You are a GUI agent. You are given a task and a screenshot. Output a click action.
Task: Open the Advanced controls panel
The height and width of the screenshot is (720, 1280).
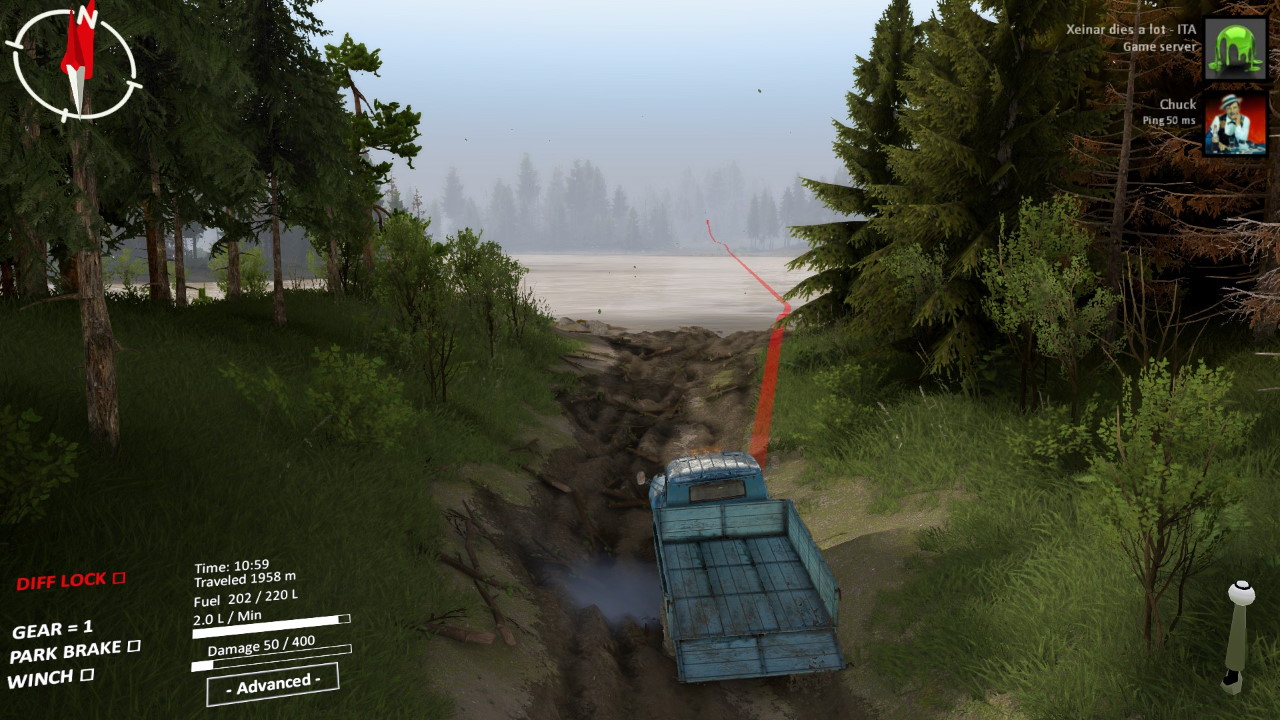(272, 684)
